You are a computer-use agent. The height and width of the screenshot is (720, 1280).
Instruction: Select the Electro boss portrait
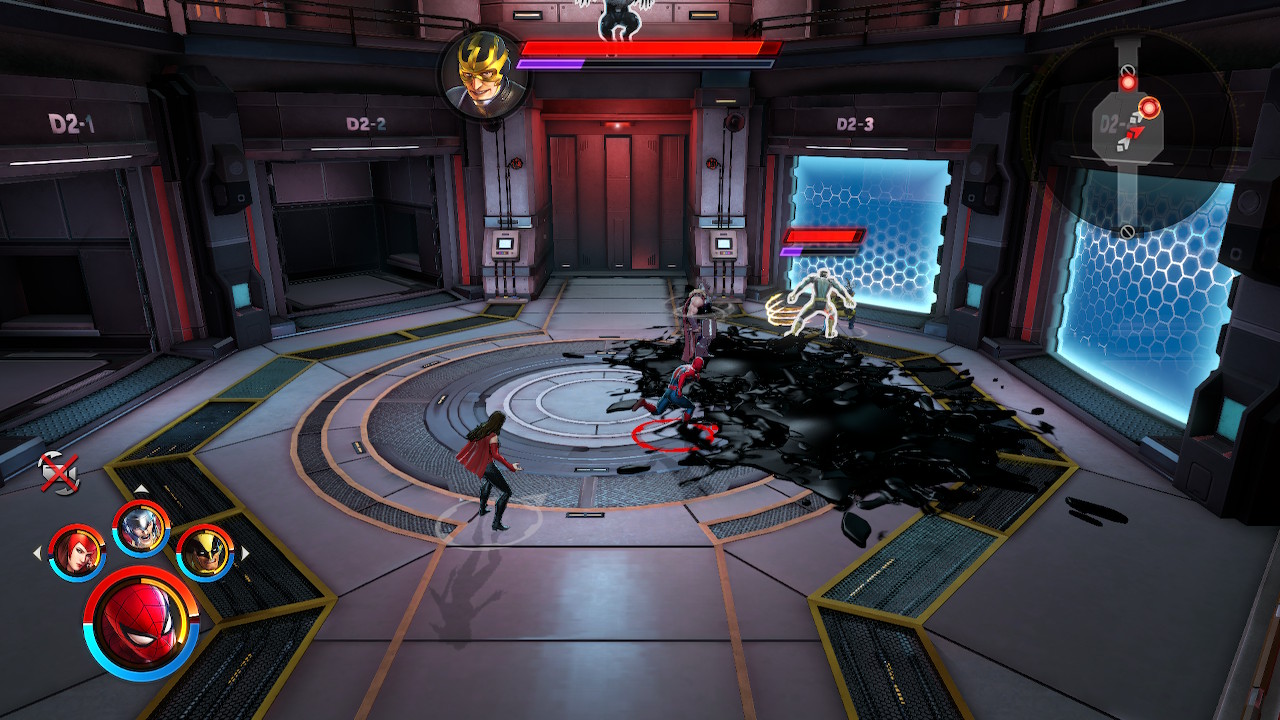click(479, 73)
